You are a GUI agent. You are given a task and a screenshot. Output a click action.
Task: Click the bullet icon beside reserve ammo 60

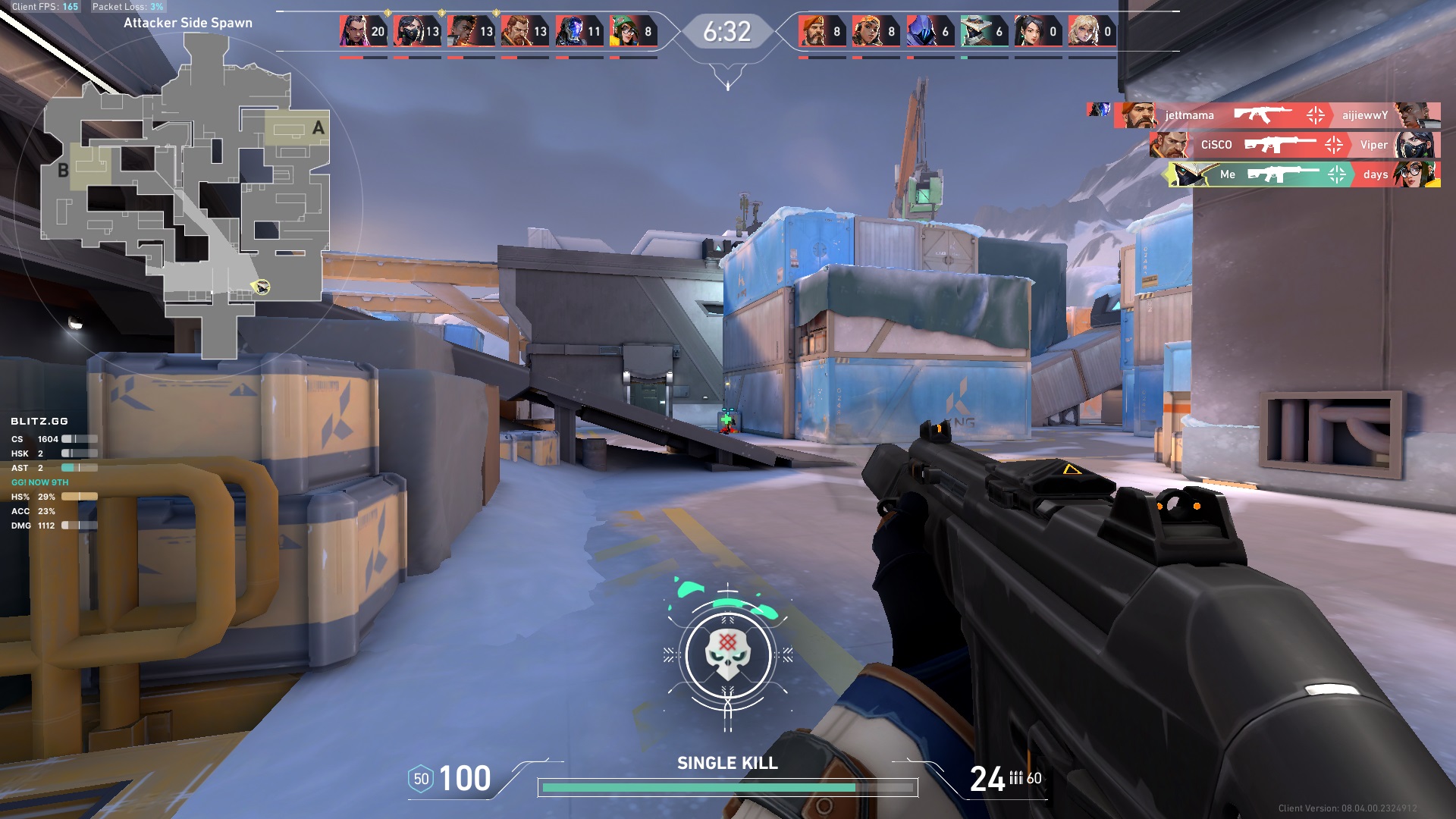tap(1016, 778)
